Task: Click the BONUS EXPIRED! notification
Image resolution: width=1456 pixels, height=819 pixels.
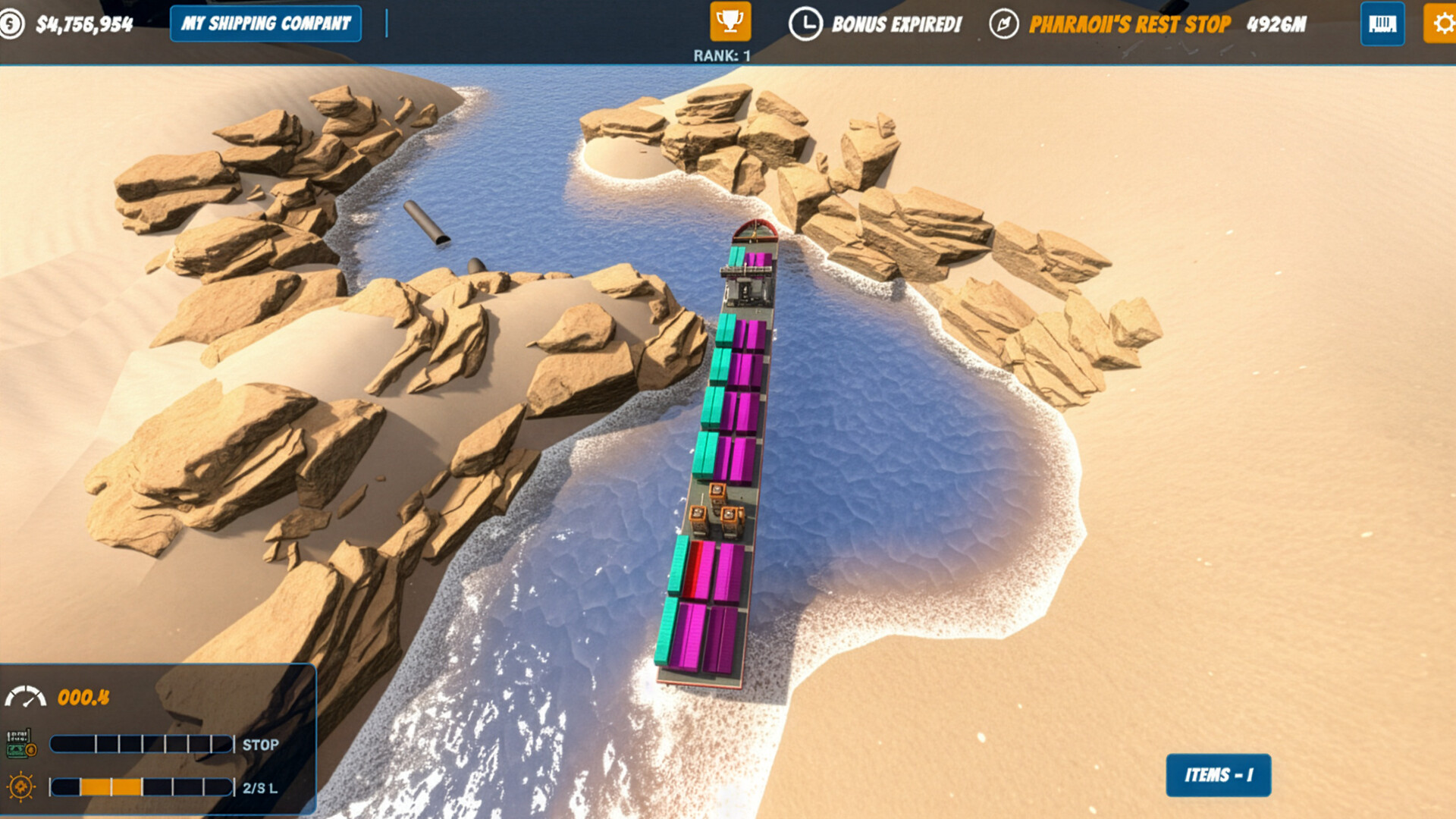Action: 896,24
